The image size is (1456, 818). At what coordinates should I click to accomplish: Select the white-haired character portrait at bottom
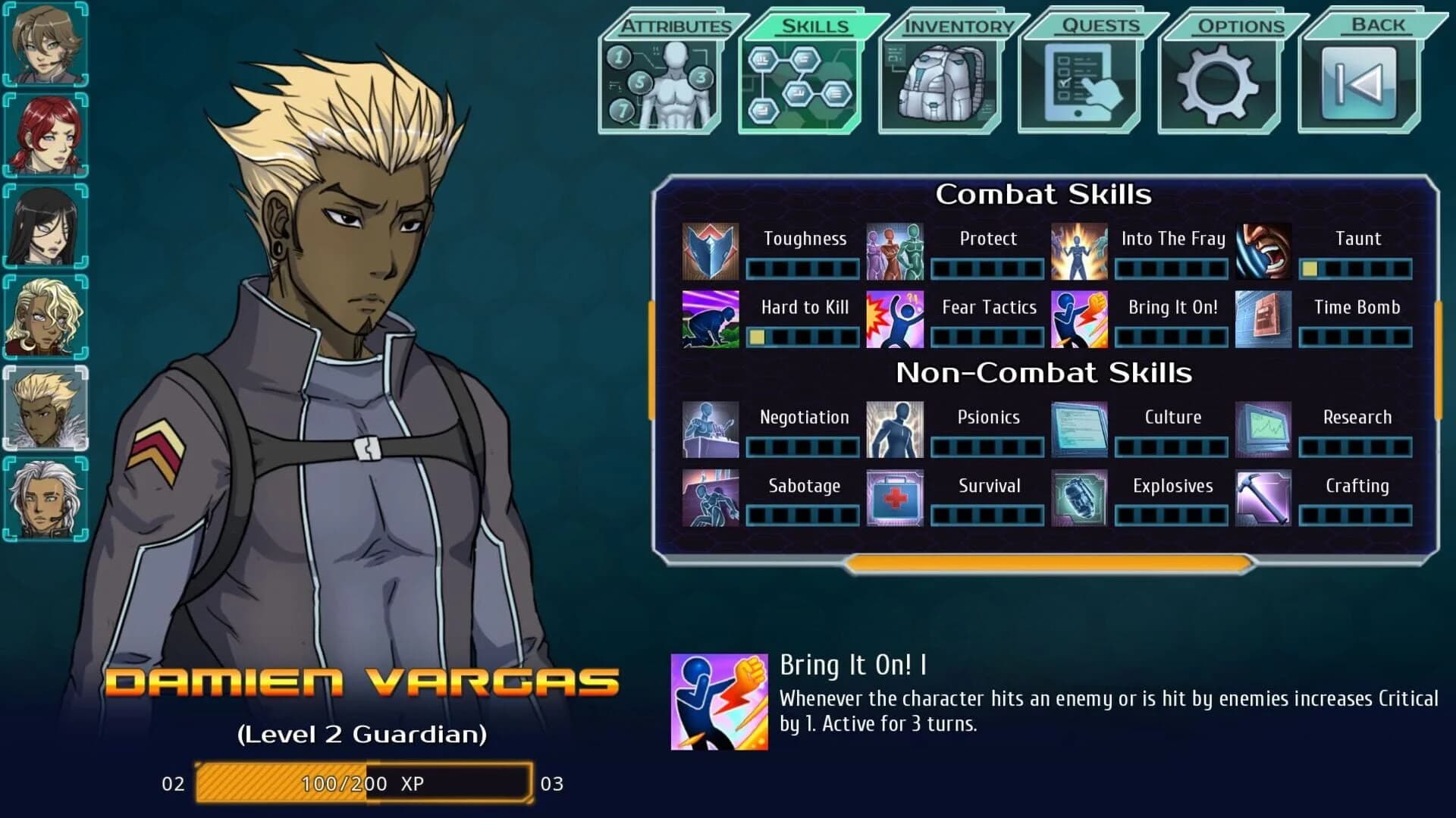pyautogui.click(x=44, y=498)
